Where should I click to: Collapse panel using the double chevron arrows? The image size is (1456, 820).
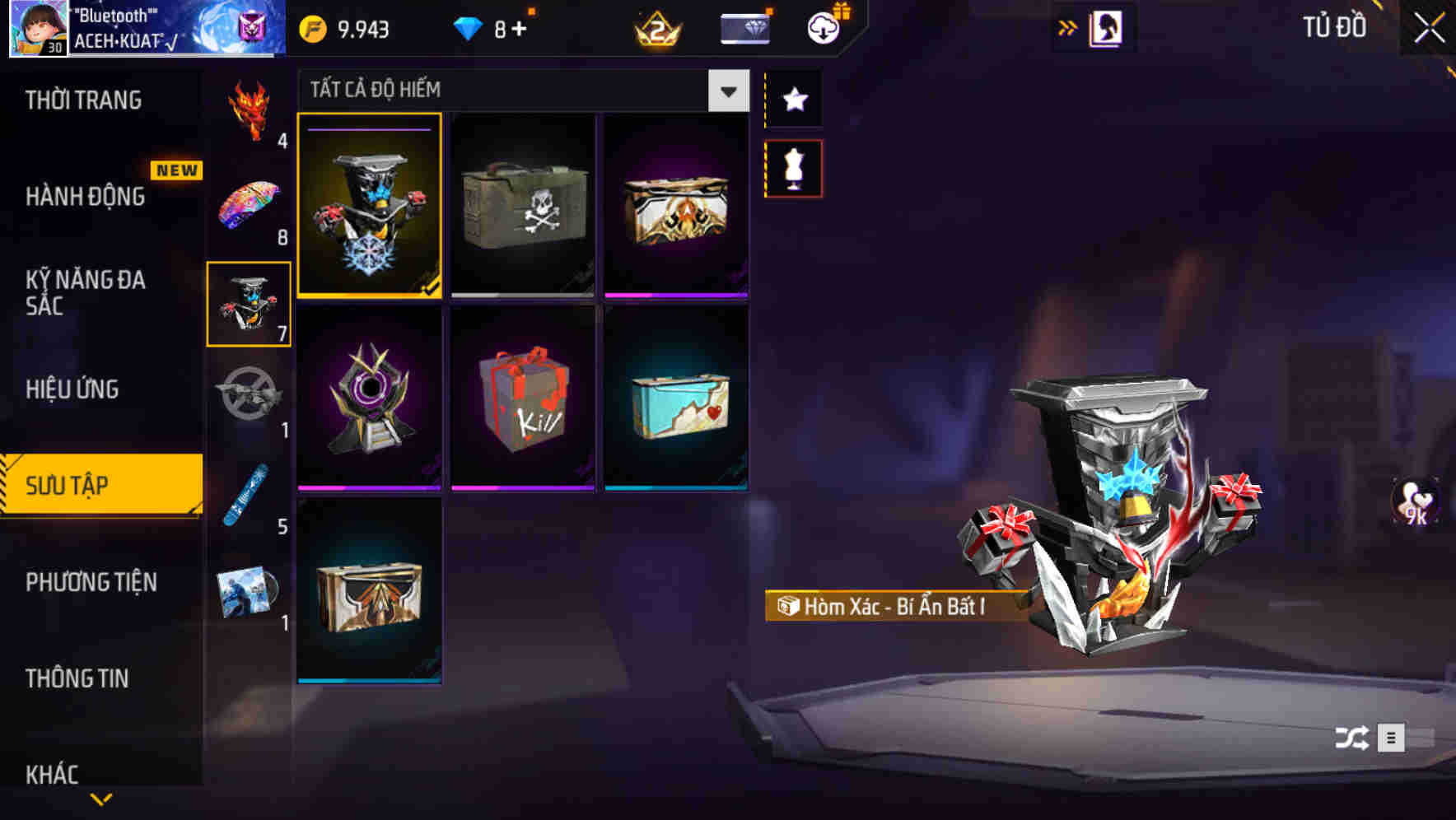pyautogui.click(x=1068, y=27)
